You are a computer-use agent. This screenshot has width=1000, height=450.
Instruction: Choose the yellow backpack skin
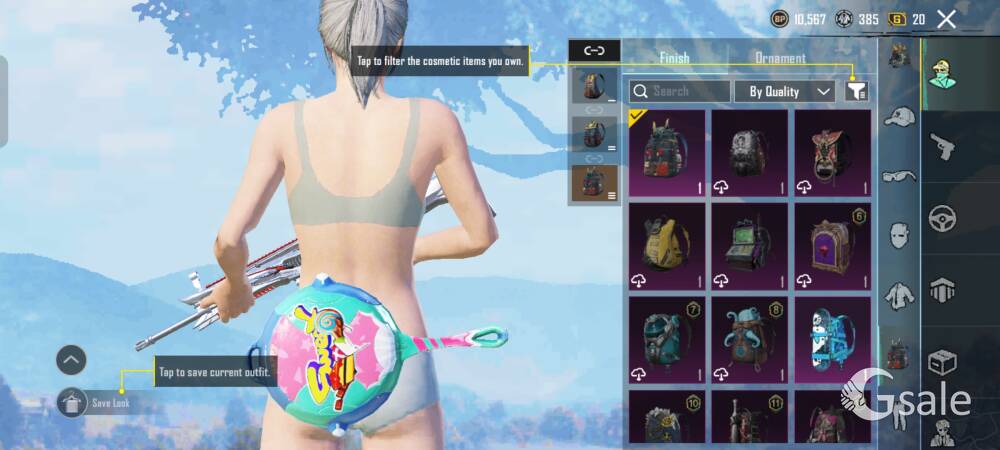[667, 246]
